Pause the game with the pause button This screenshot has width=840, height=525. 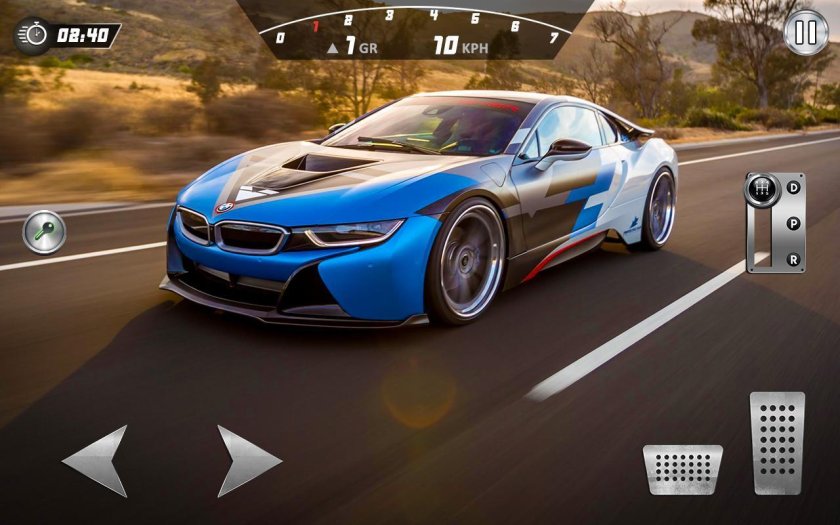pos(806,32)
